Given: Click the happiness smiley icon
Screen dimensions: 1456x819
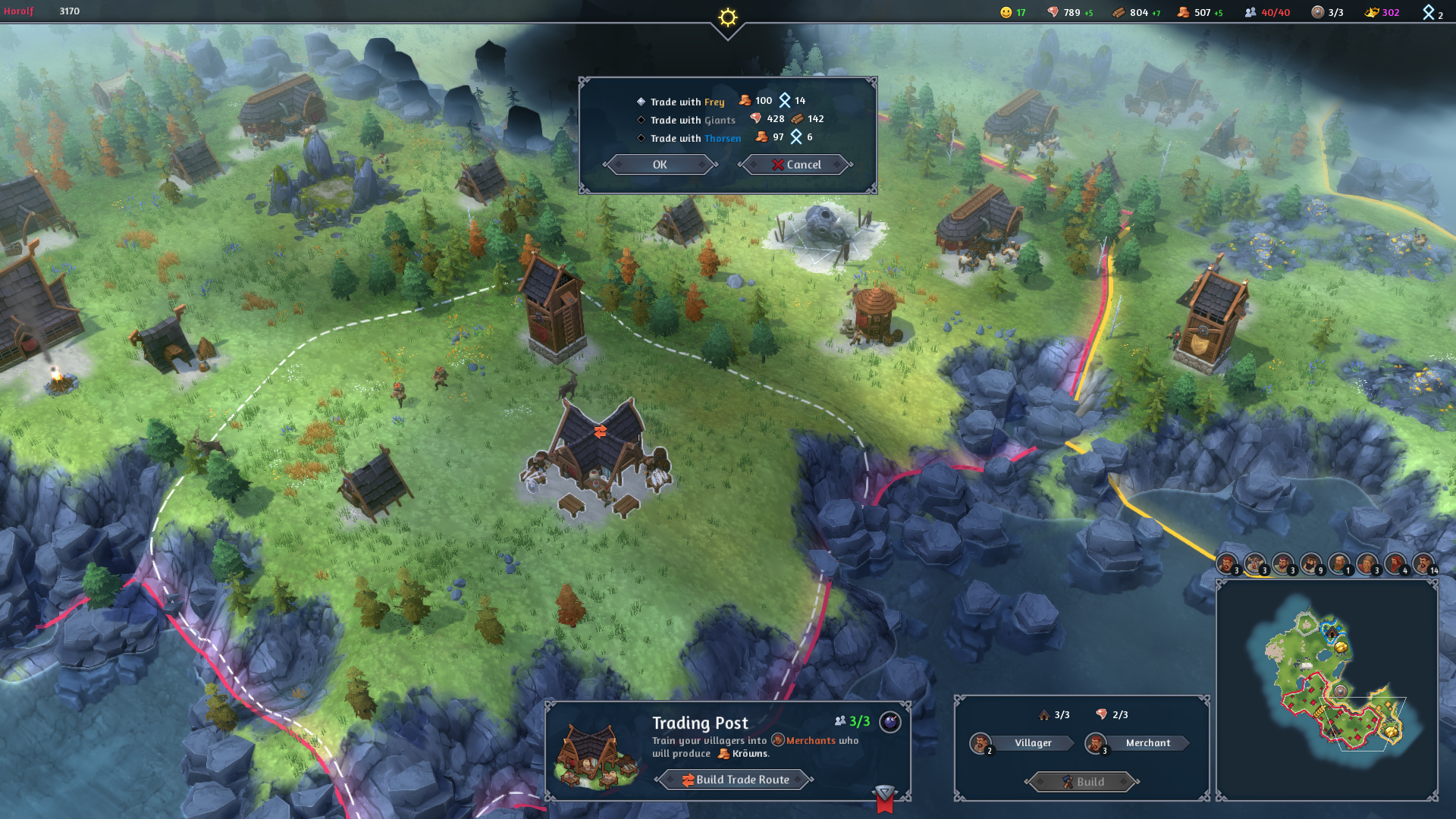Looking at the screenshot, I should 1006,12.
